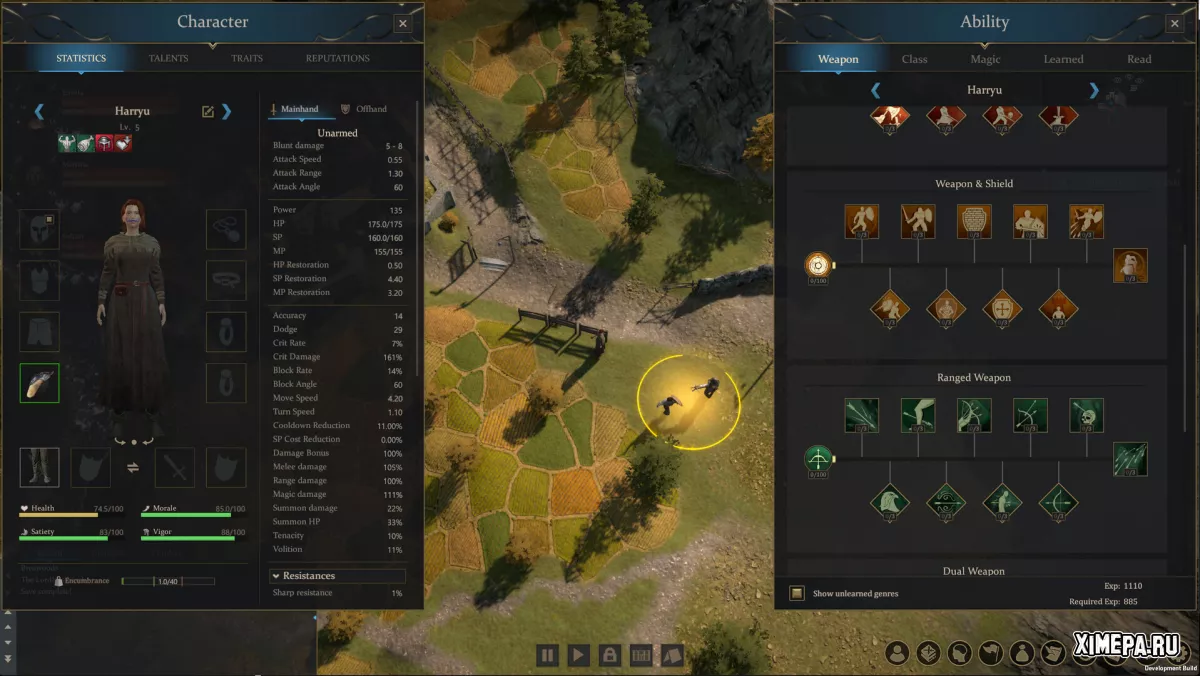The height and width of the screenshot is (676, 1200).
Task: Switch to Magic abilities tab
Action: pos(985,59)
